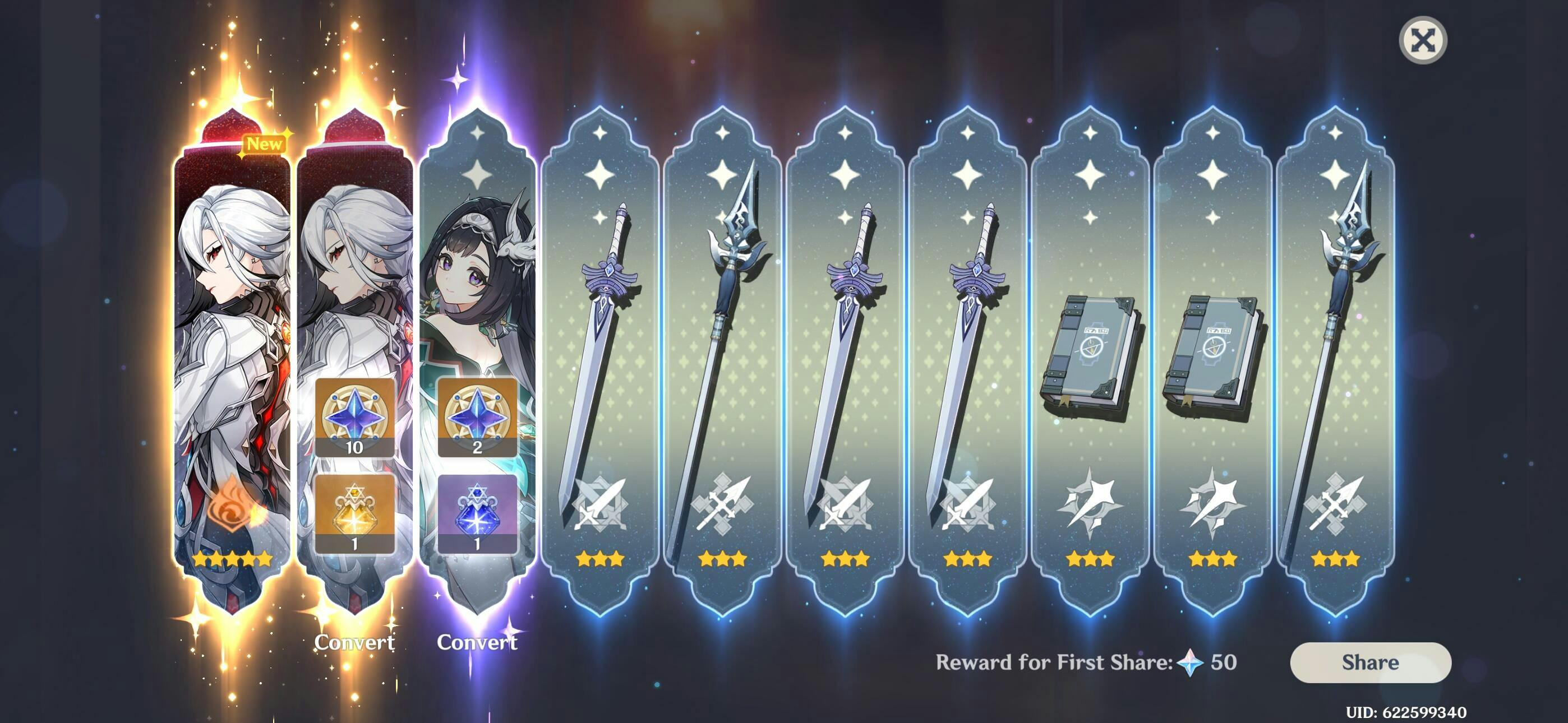Select the duplicate Arlecchino card marked Convert

pyautogui.click(x=354, y=274)
